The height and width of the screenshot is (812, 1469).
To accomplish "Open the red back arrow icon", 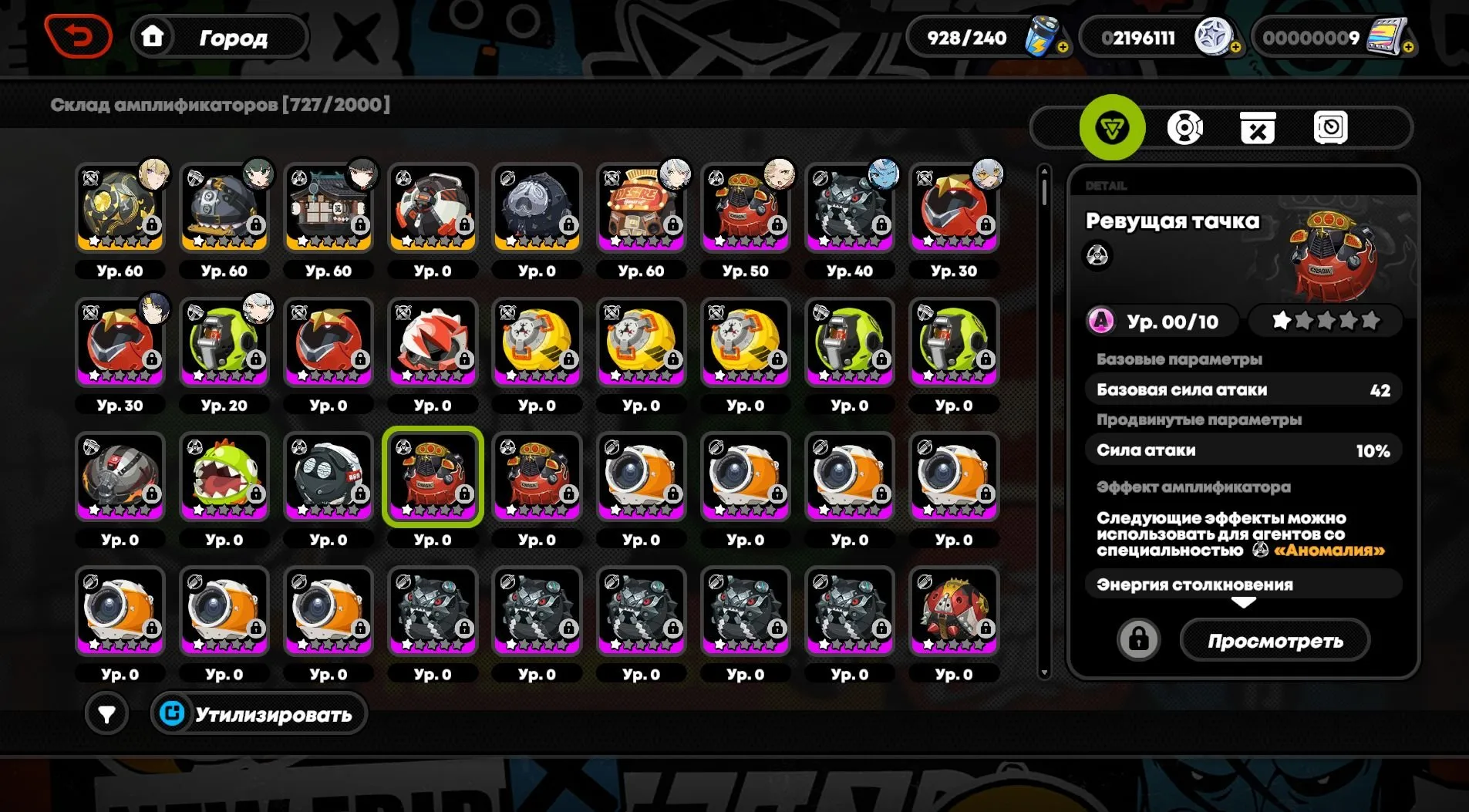I will pyautogui.click(x=79, y=34).
